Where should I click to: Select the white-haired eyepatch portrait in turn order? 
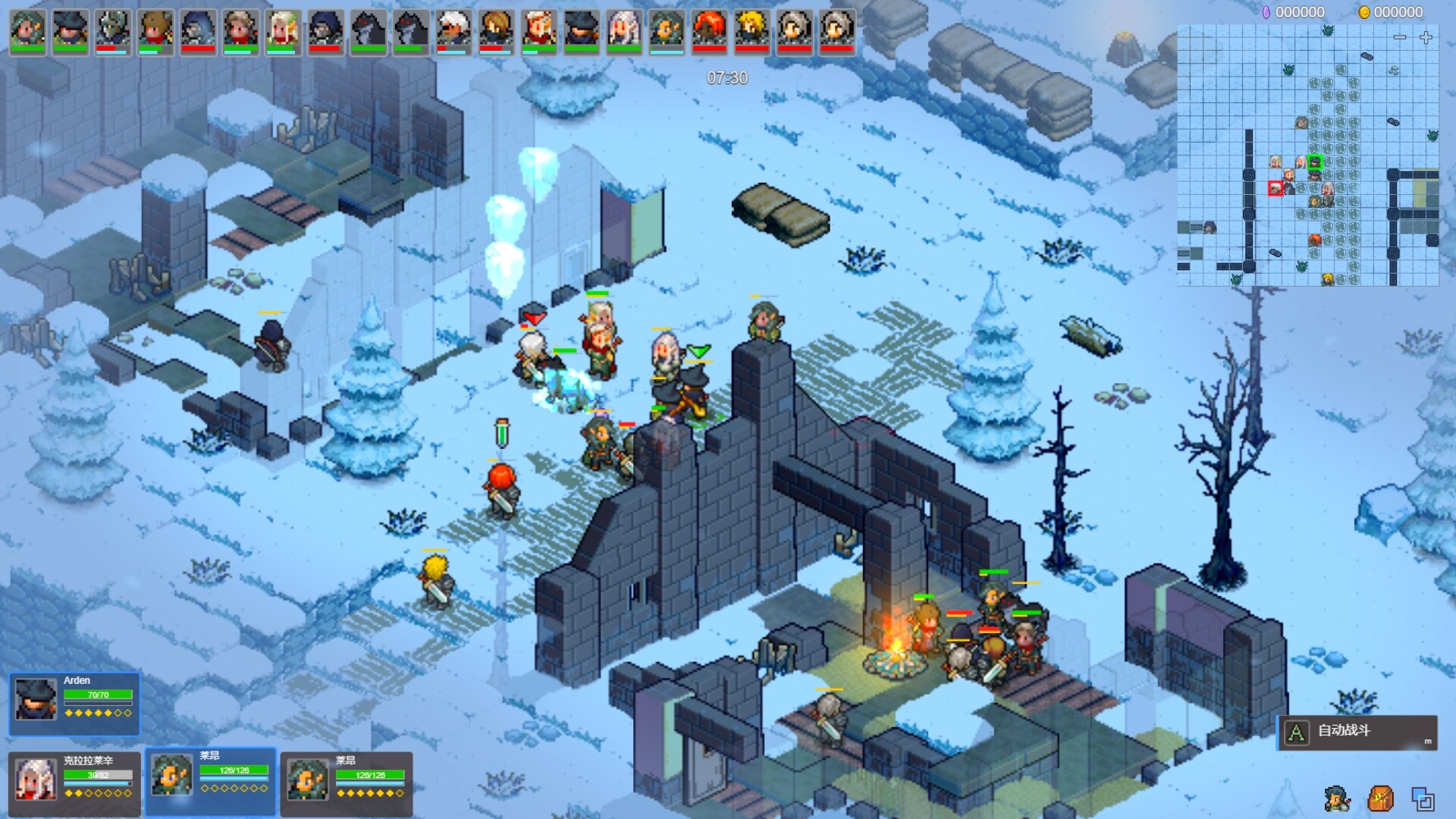coord(453,31)
